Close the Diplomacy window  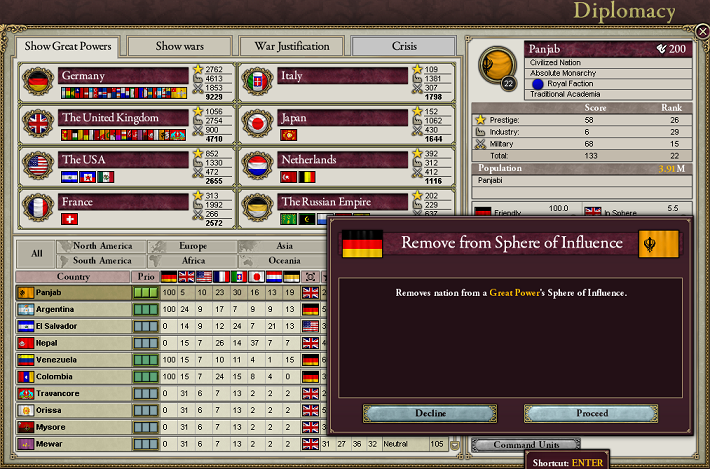tap(701, 33)
